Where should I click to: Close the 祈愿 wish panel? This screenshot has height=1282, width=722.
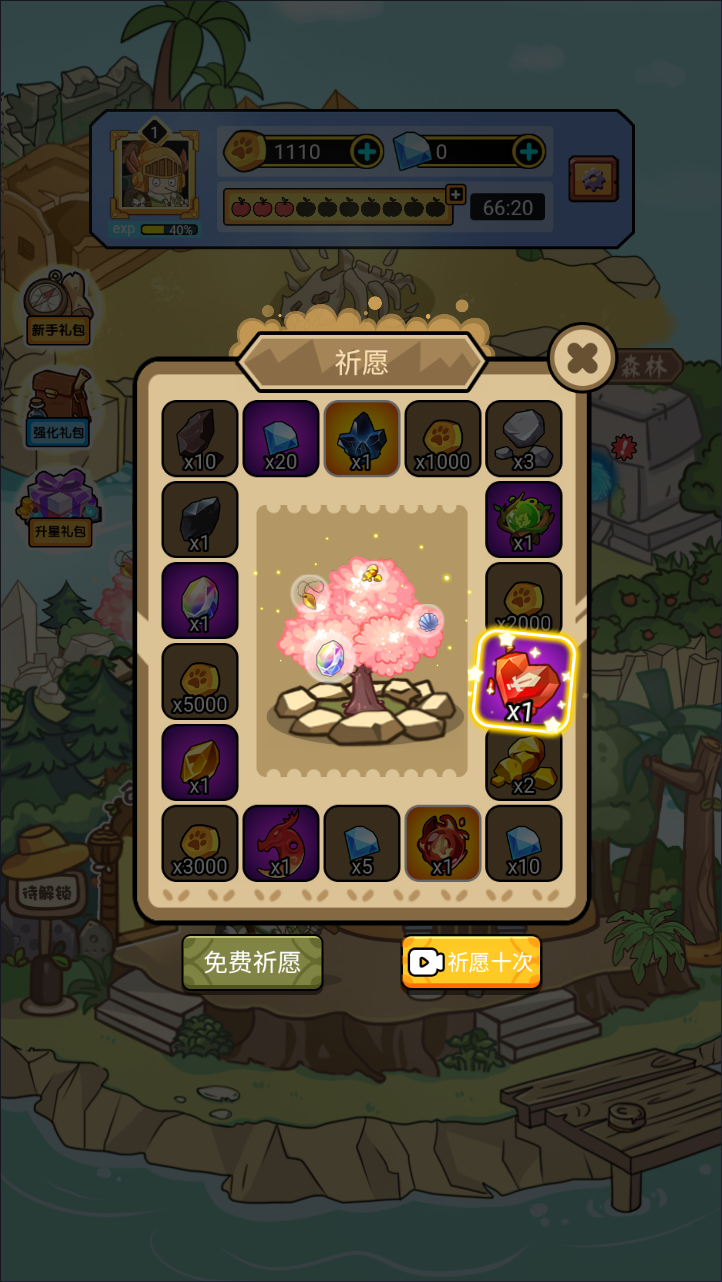point(582,357)
